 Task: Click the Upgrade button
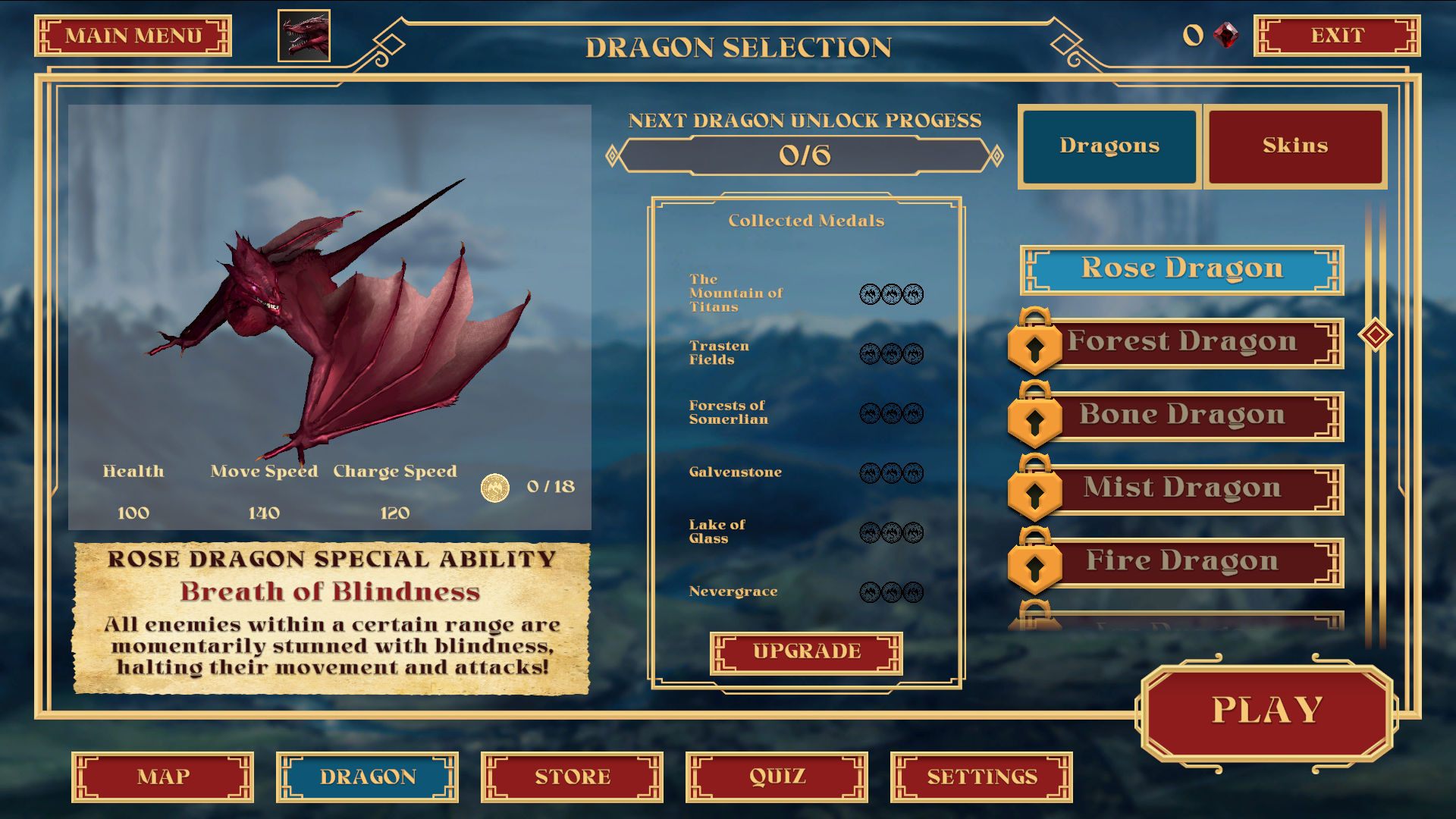[x=806, y=652]
